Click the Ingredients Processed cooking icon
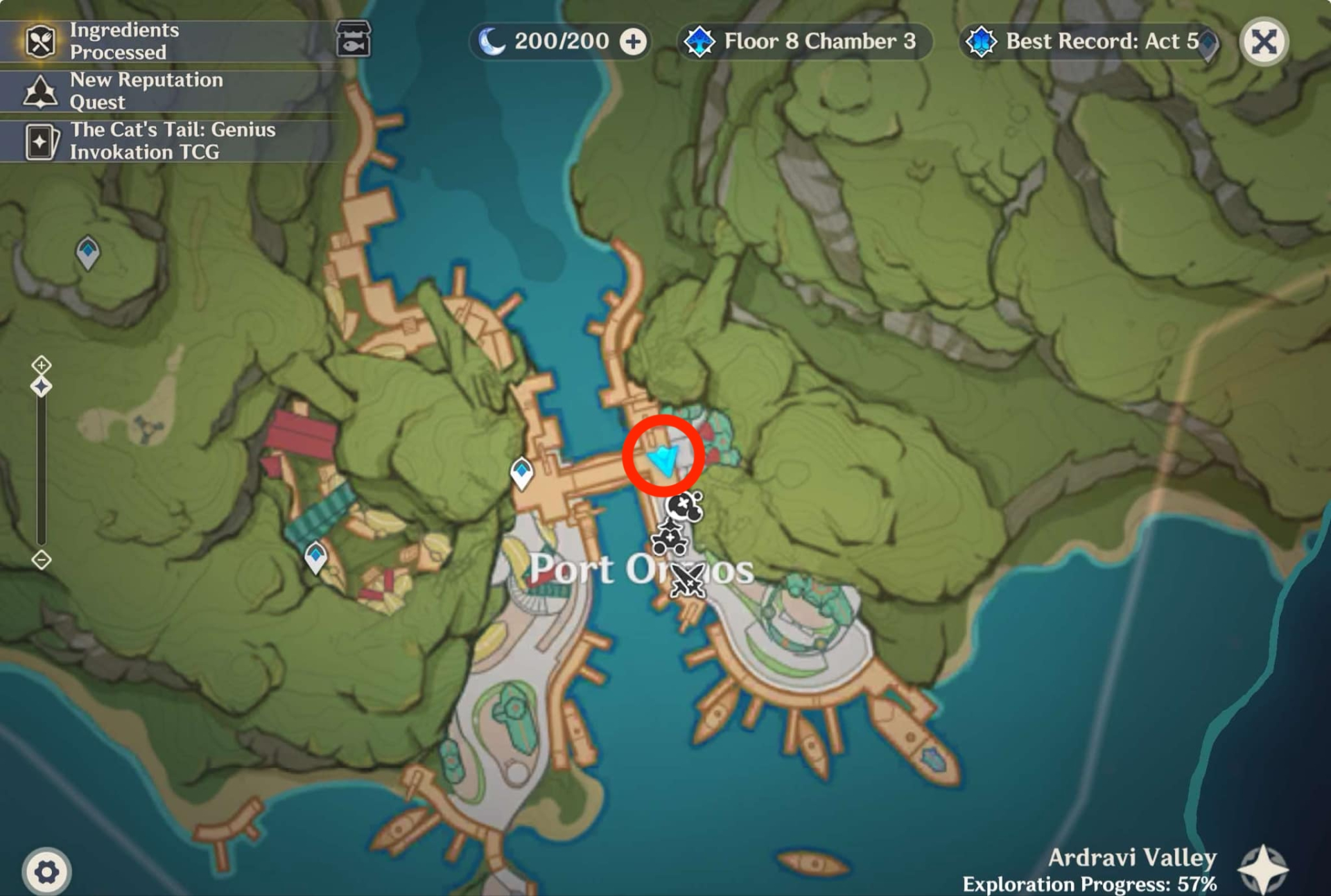1331x896 pixels. pos(40,41)
